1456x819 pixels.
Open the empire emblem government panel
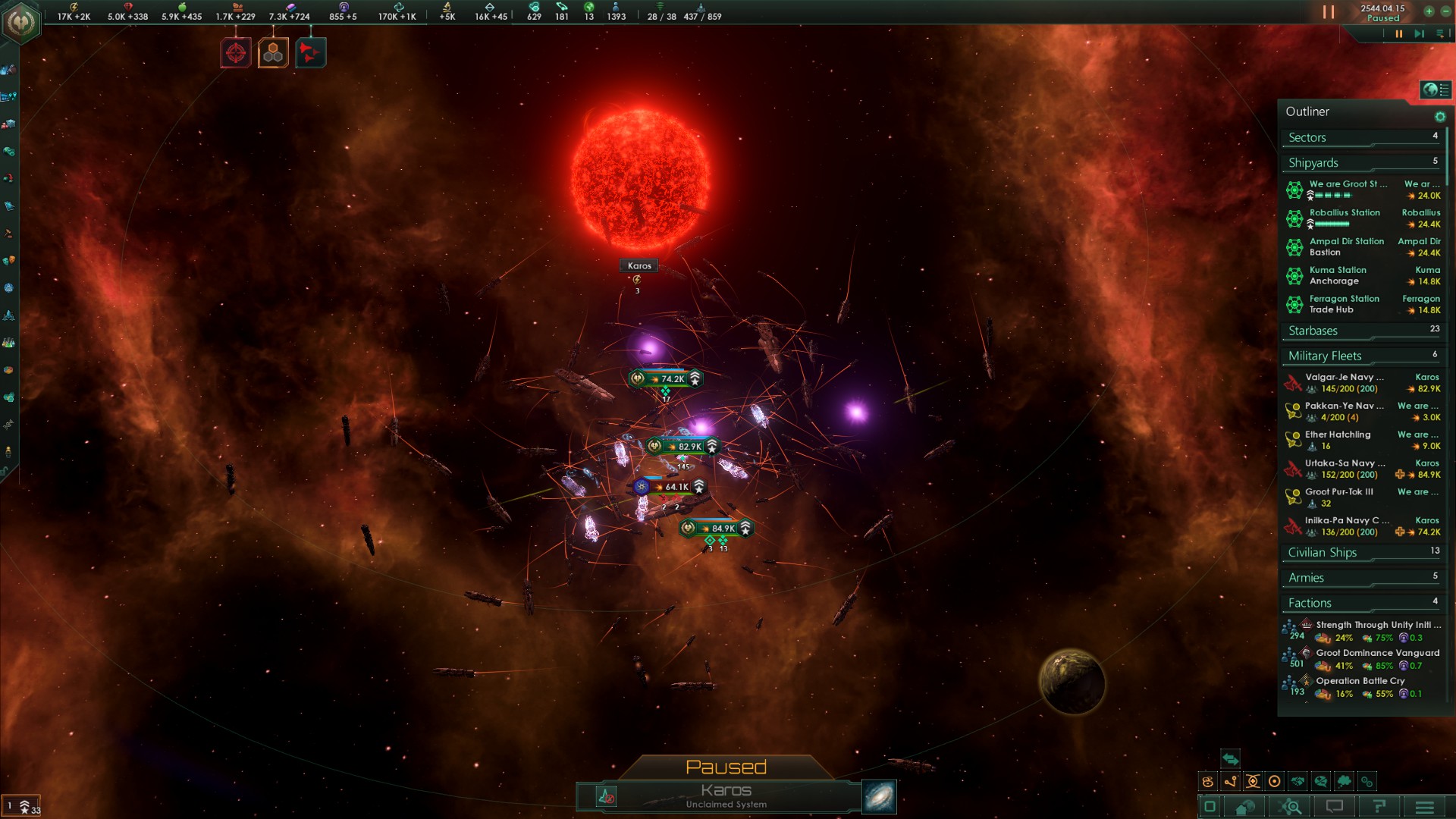tap(20, 21)
